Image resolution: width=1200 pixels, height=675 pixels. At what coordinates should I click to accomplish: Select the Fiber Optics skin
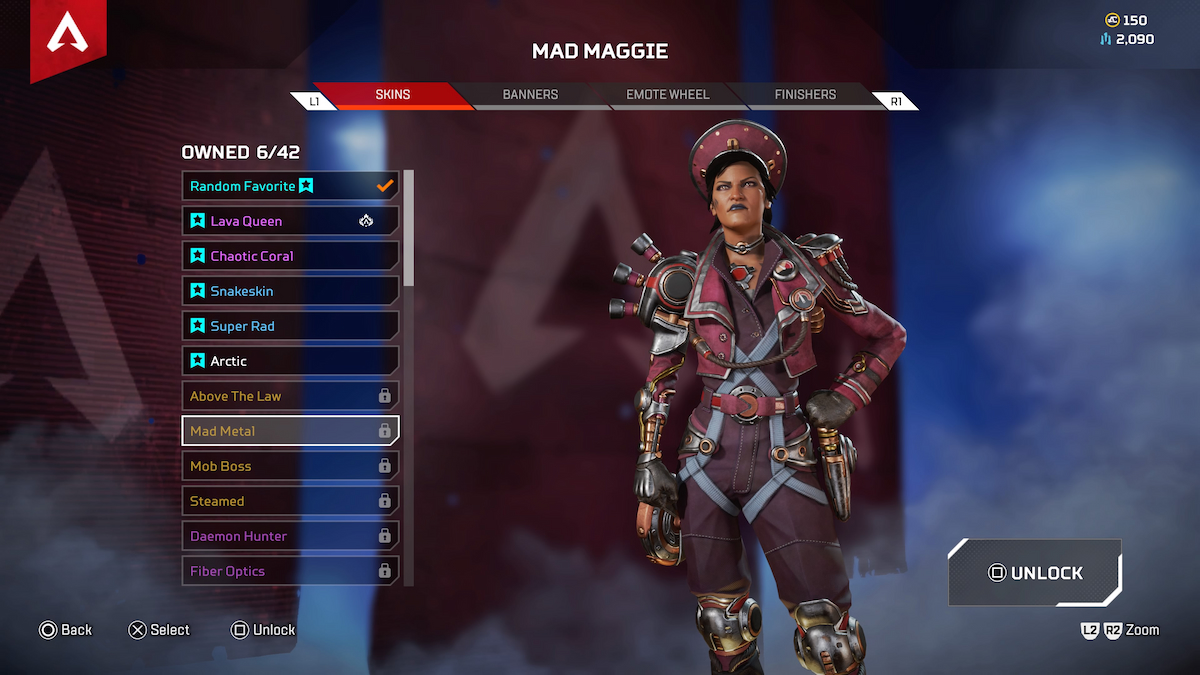point(290,571)
